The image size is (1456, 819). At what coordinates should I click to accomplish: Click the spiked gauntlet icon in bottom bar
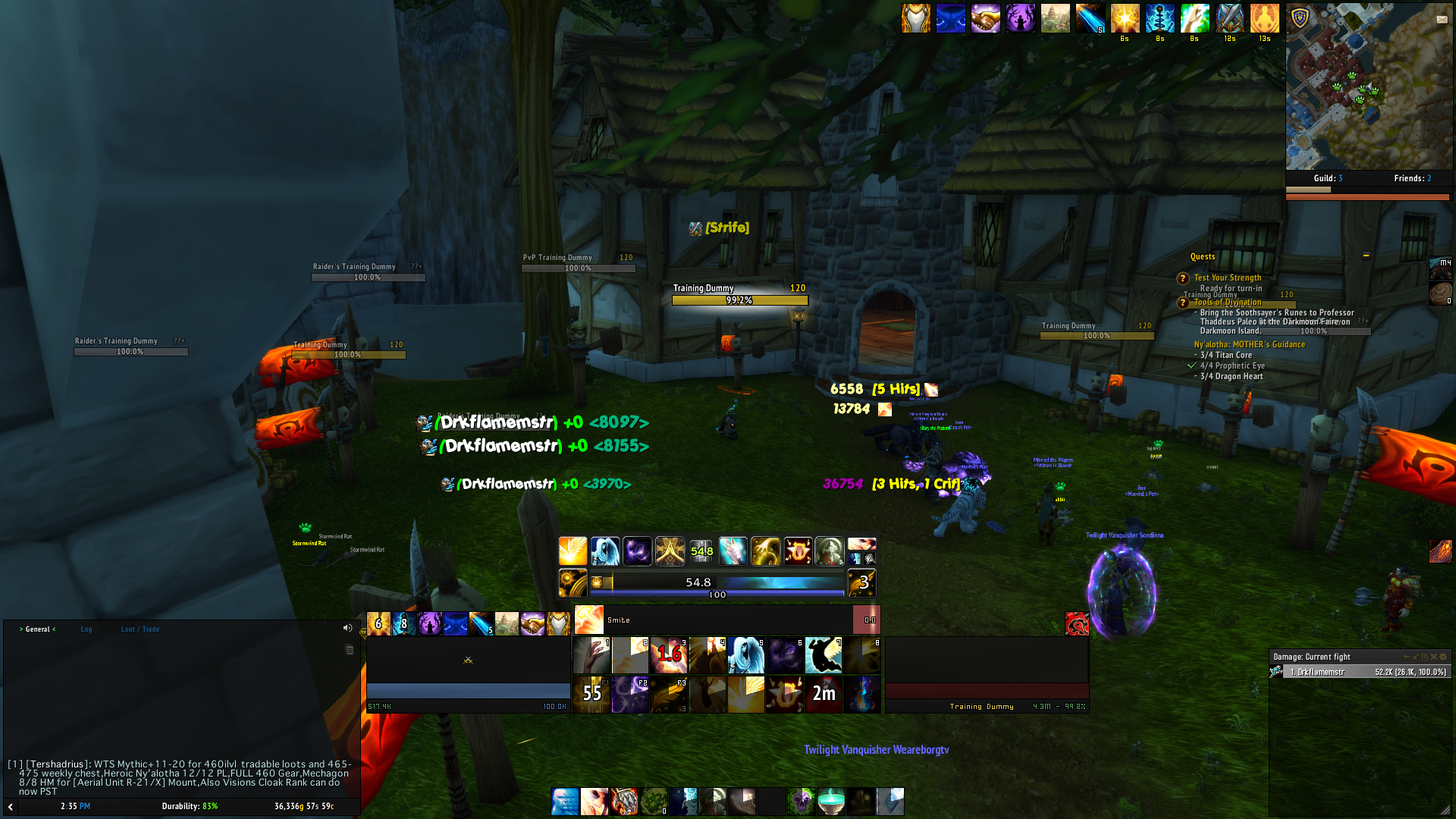tap(624, 801)
